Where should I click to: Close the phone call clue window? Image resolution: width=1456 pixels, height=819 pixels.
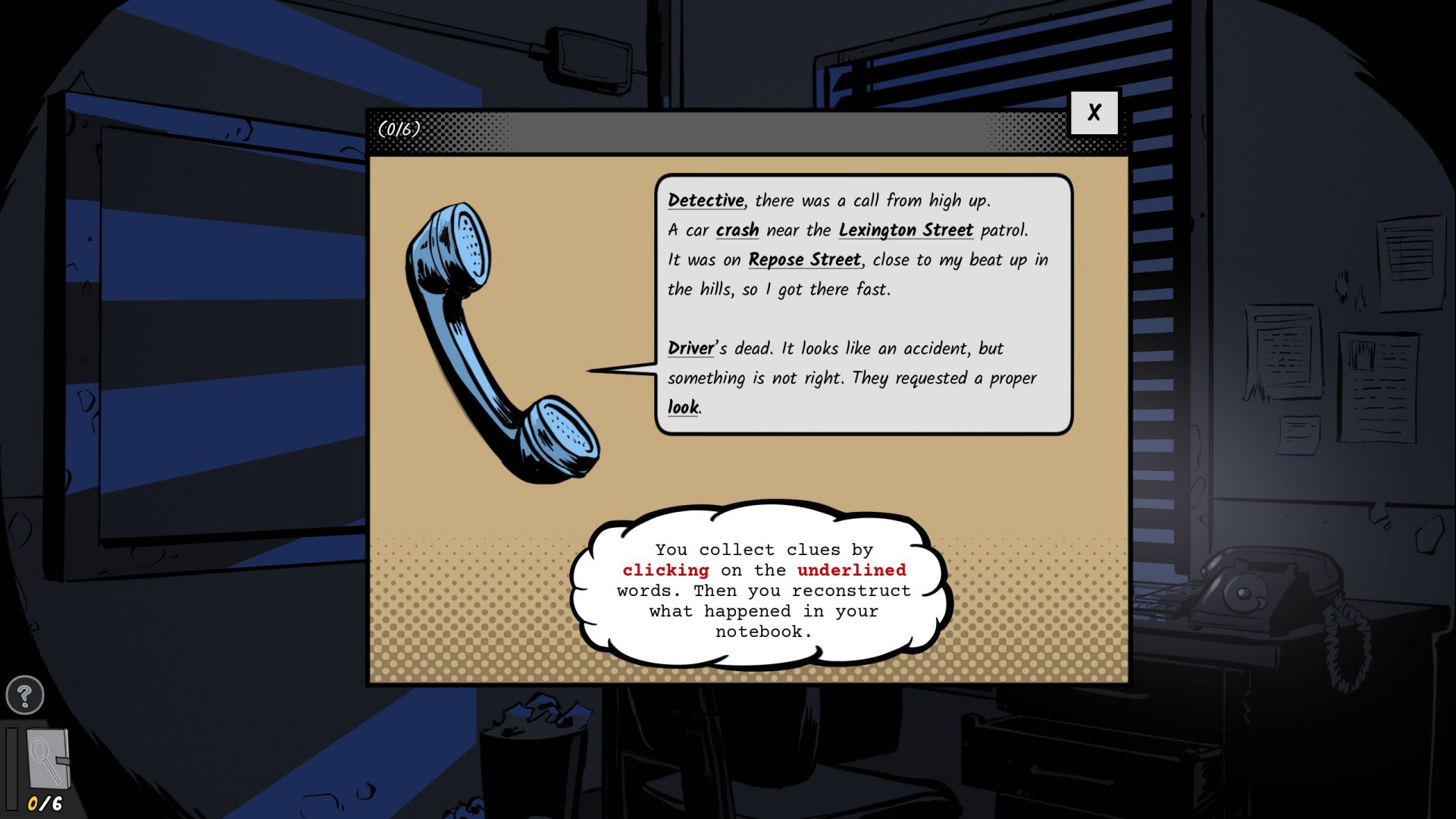click(1094, 113)
